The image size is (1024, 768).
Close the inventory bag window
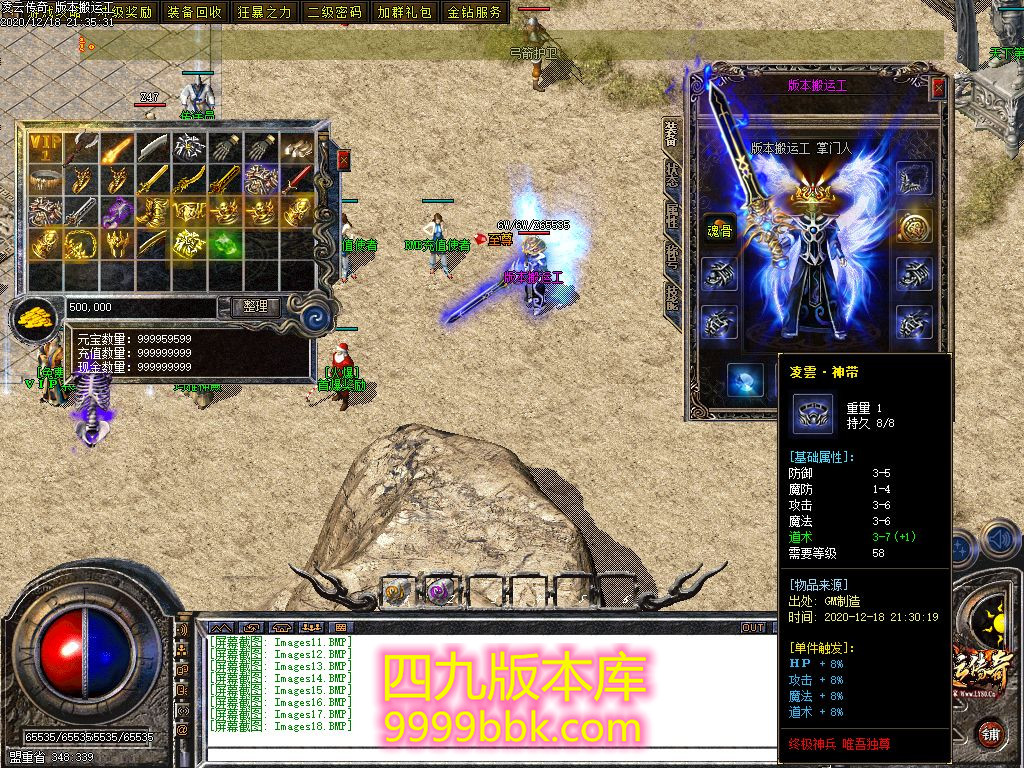(344, 160)
